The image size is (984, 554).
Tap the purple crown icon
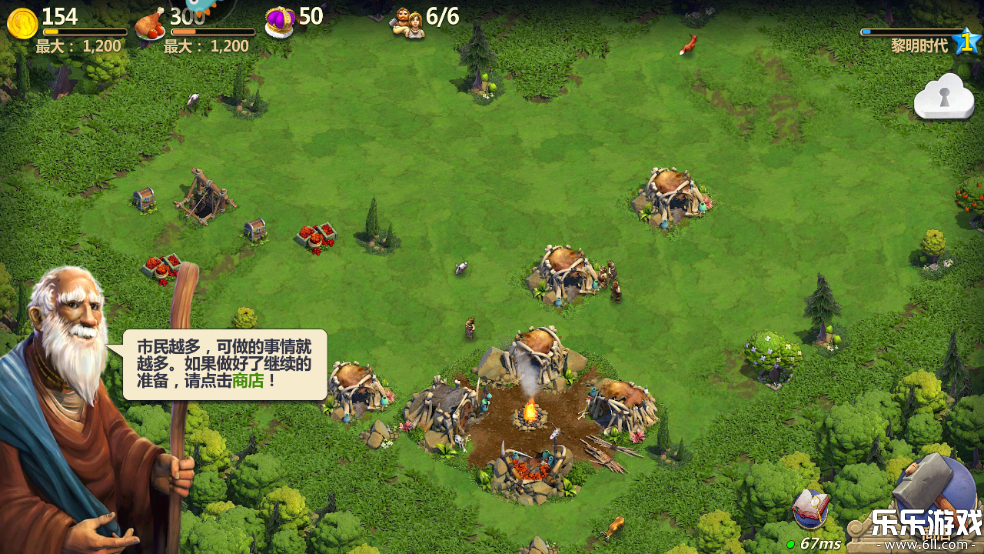(279, 19)
